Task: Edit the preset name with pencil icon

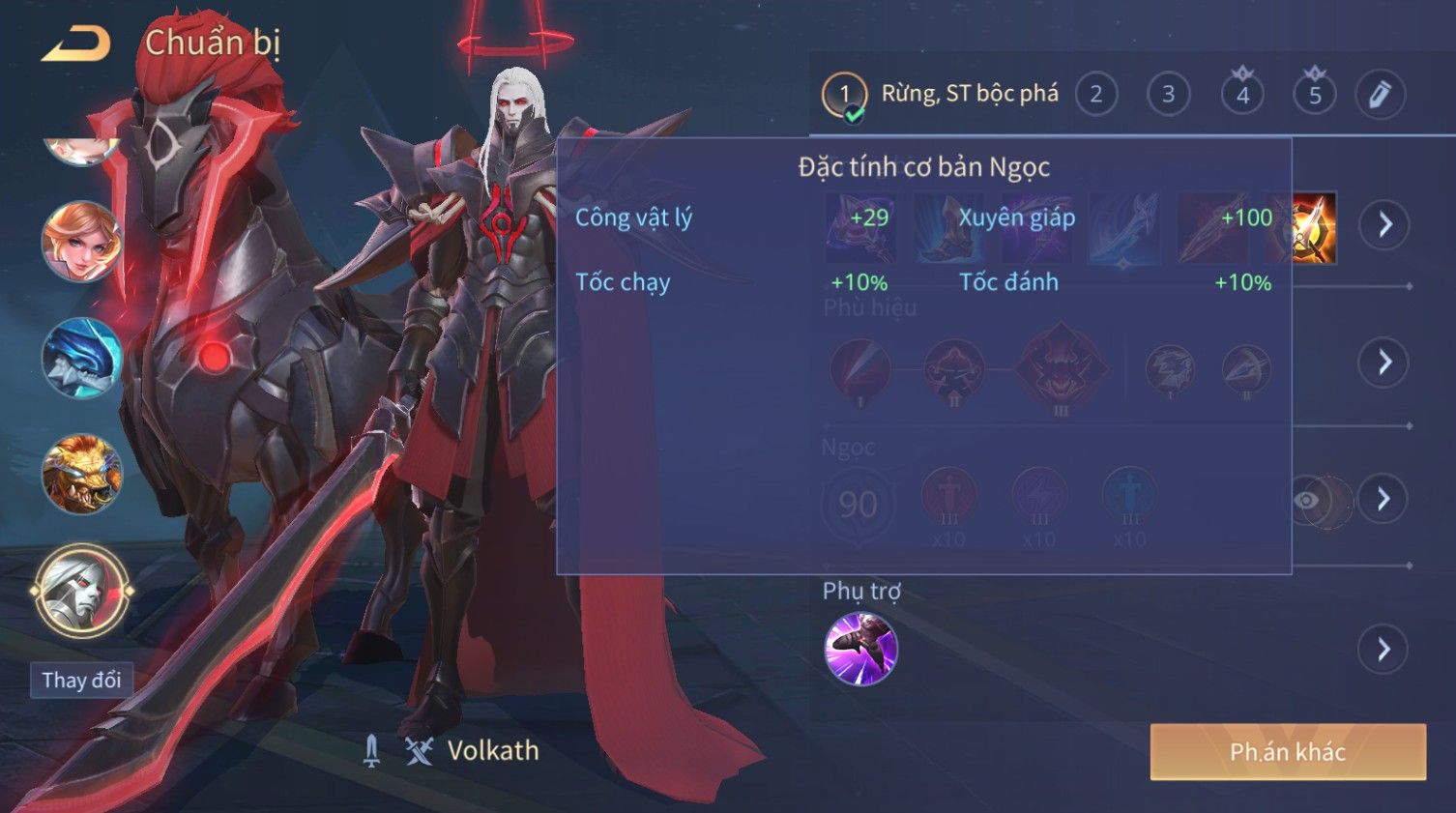Action: 1380,95
